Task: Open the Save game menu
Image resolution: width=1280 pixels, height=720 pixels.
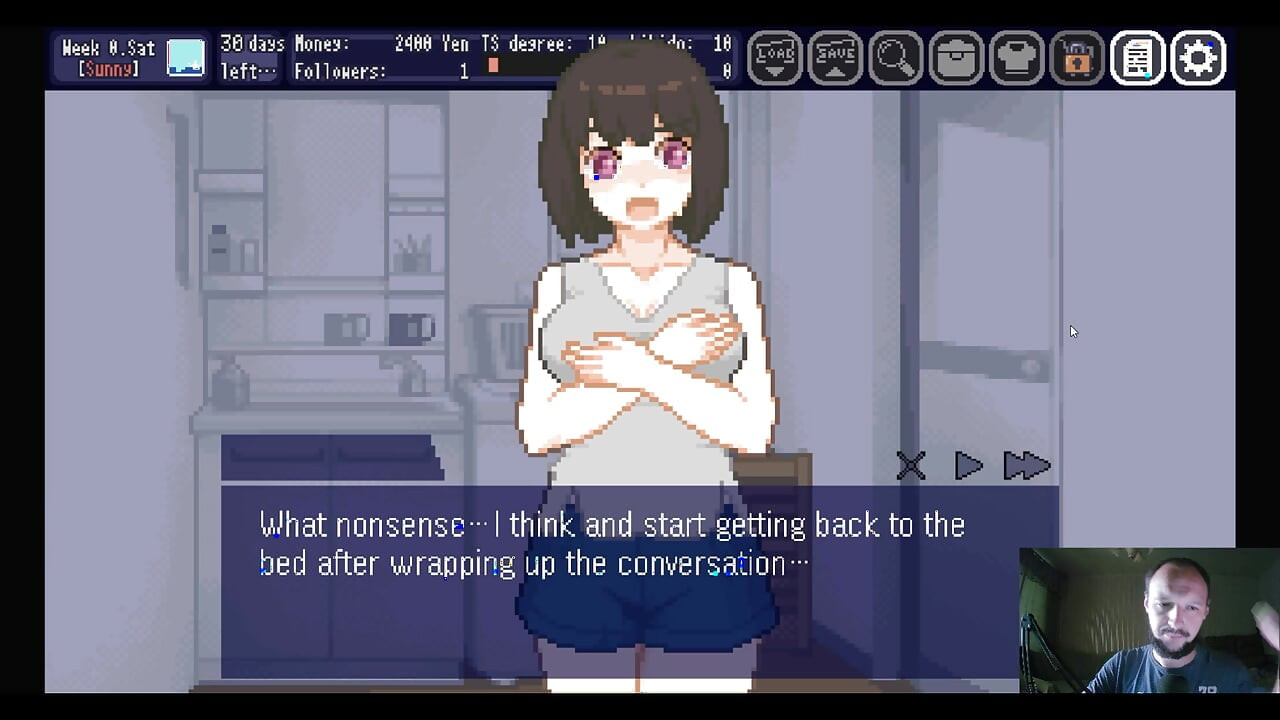Action: pos(835,58)
